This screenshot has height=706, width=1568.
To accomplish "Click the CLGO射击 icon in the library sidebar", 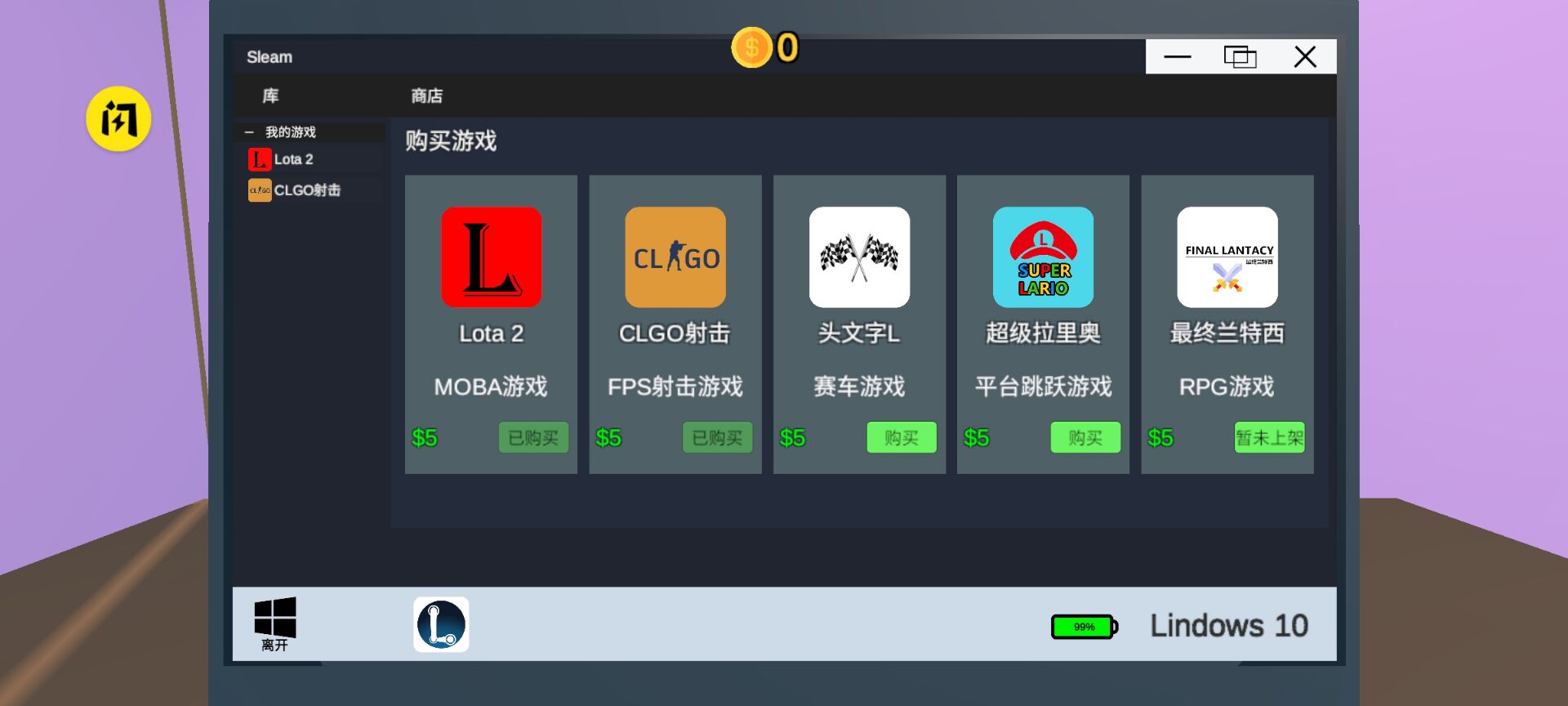I will click(260, 190).
